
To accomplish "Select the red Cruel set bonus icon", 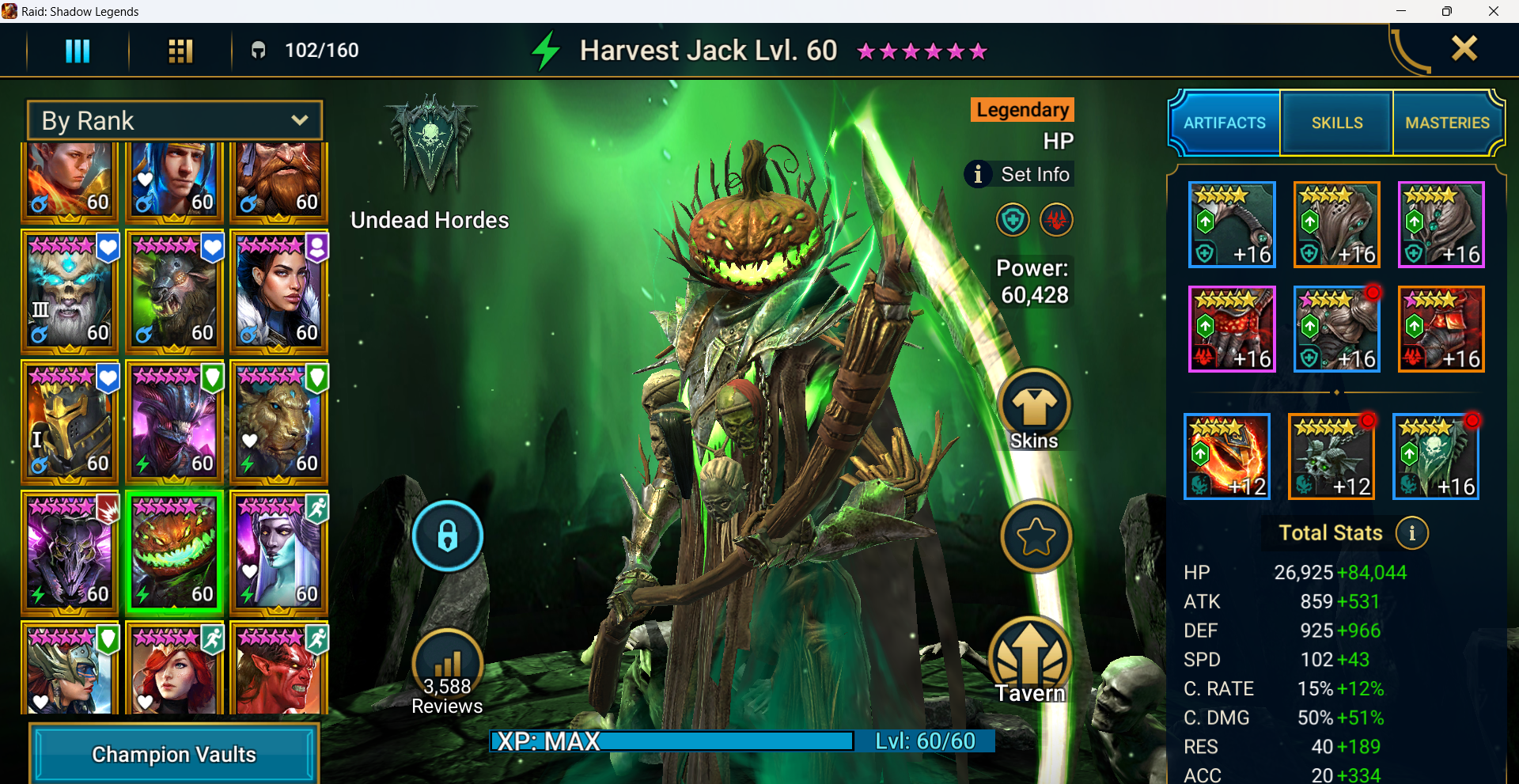I will (x=1058, y=220).
